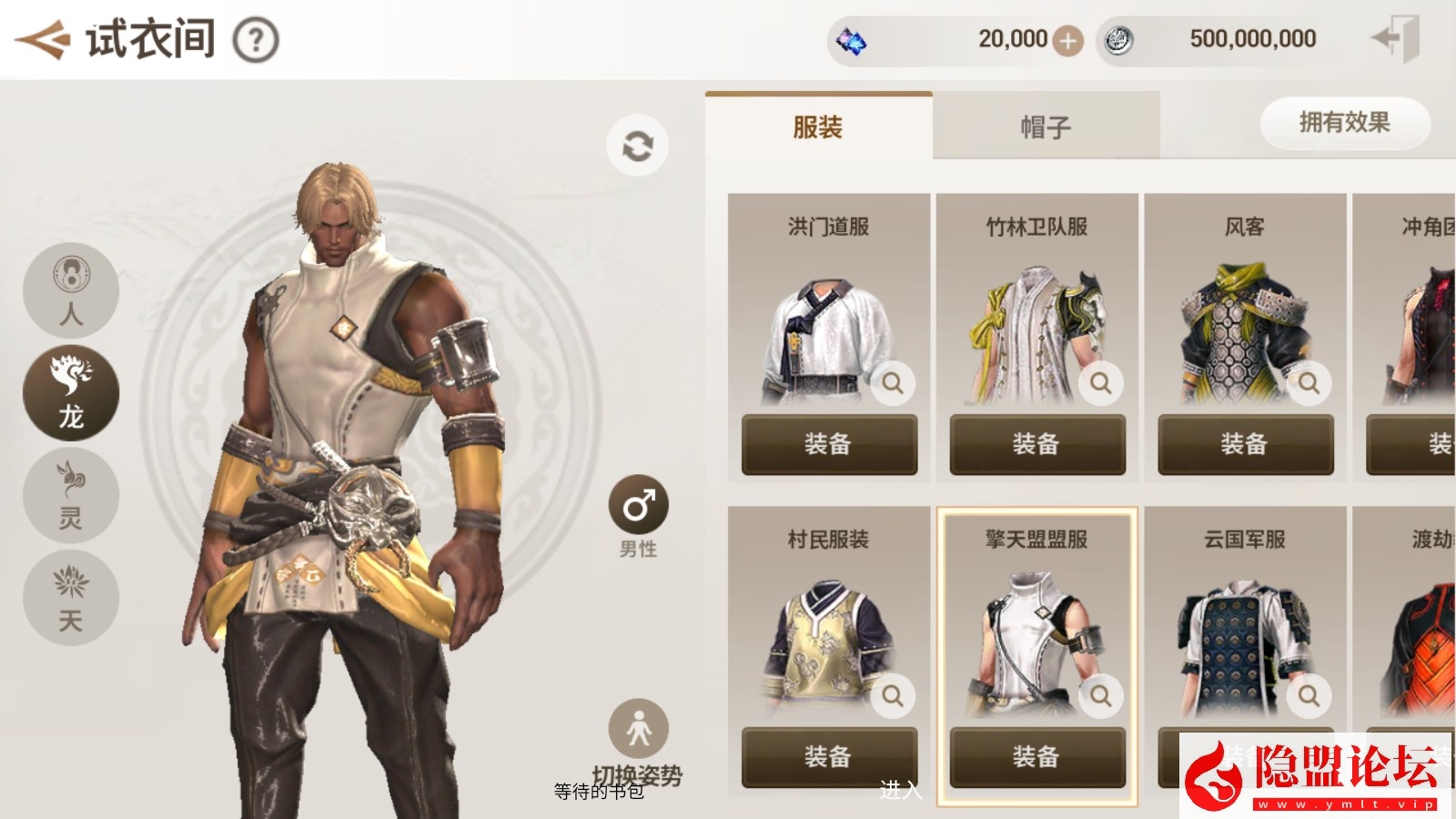Open magnifier preview on 村民服装
Image resolution: width=1456 pixels, height=819 pixels.
(893, 696)
